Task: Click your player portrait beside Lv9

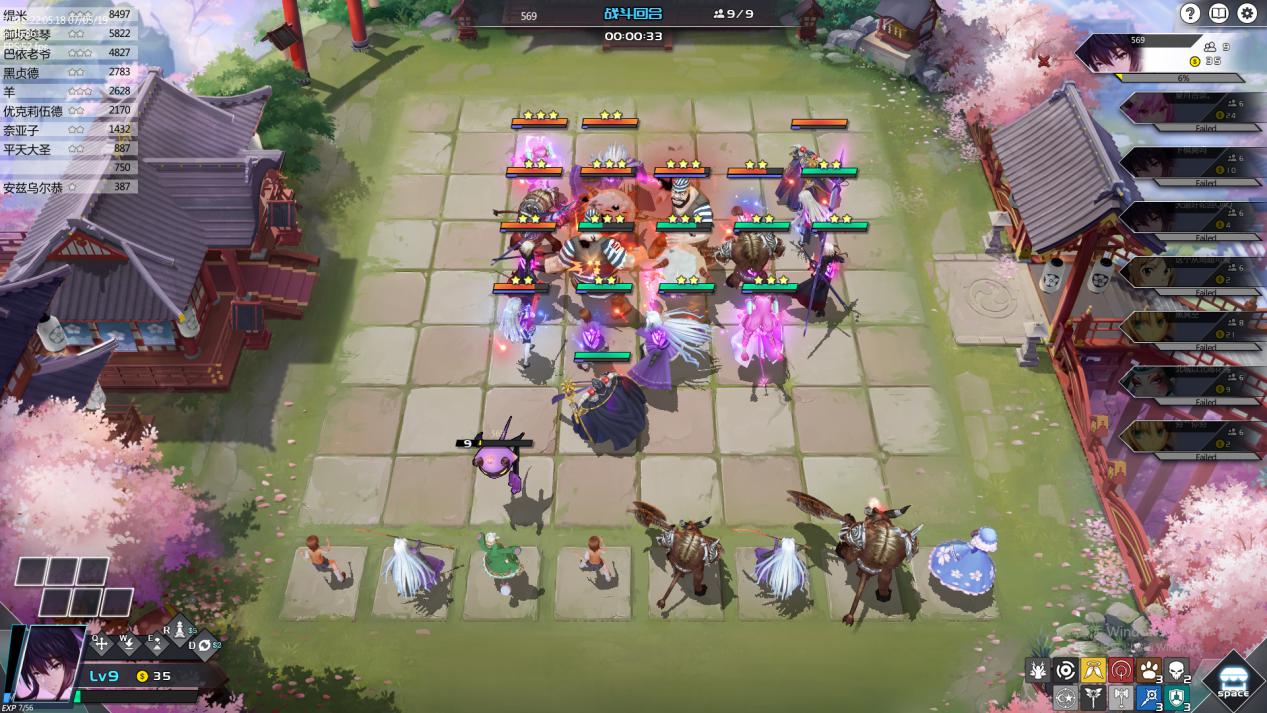Action: click(48, 660)
